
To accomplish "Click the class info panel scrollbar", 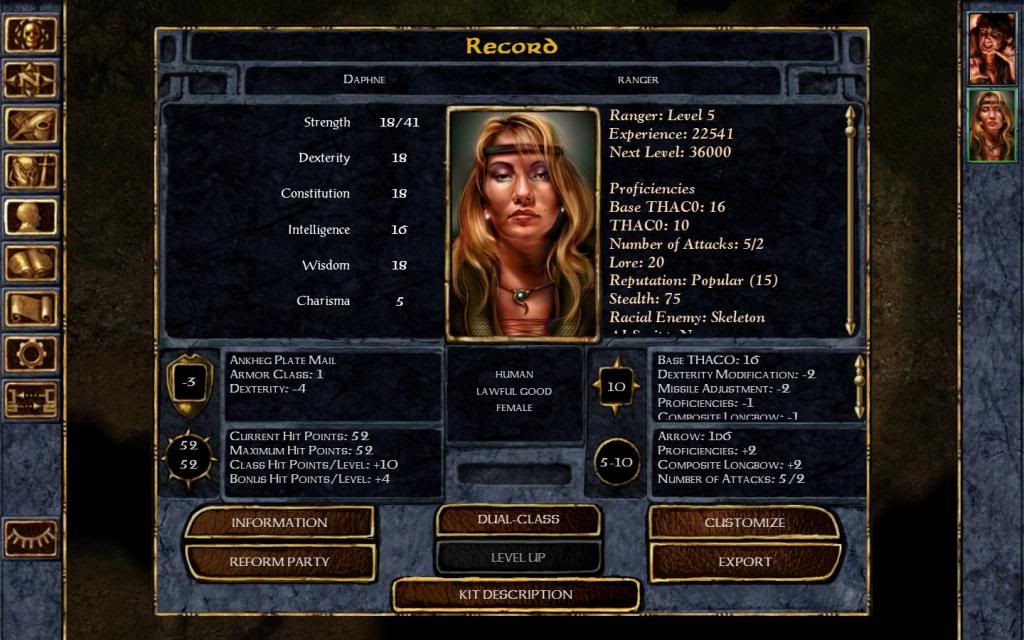I will point(850,220).
